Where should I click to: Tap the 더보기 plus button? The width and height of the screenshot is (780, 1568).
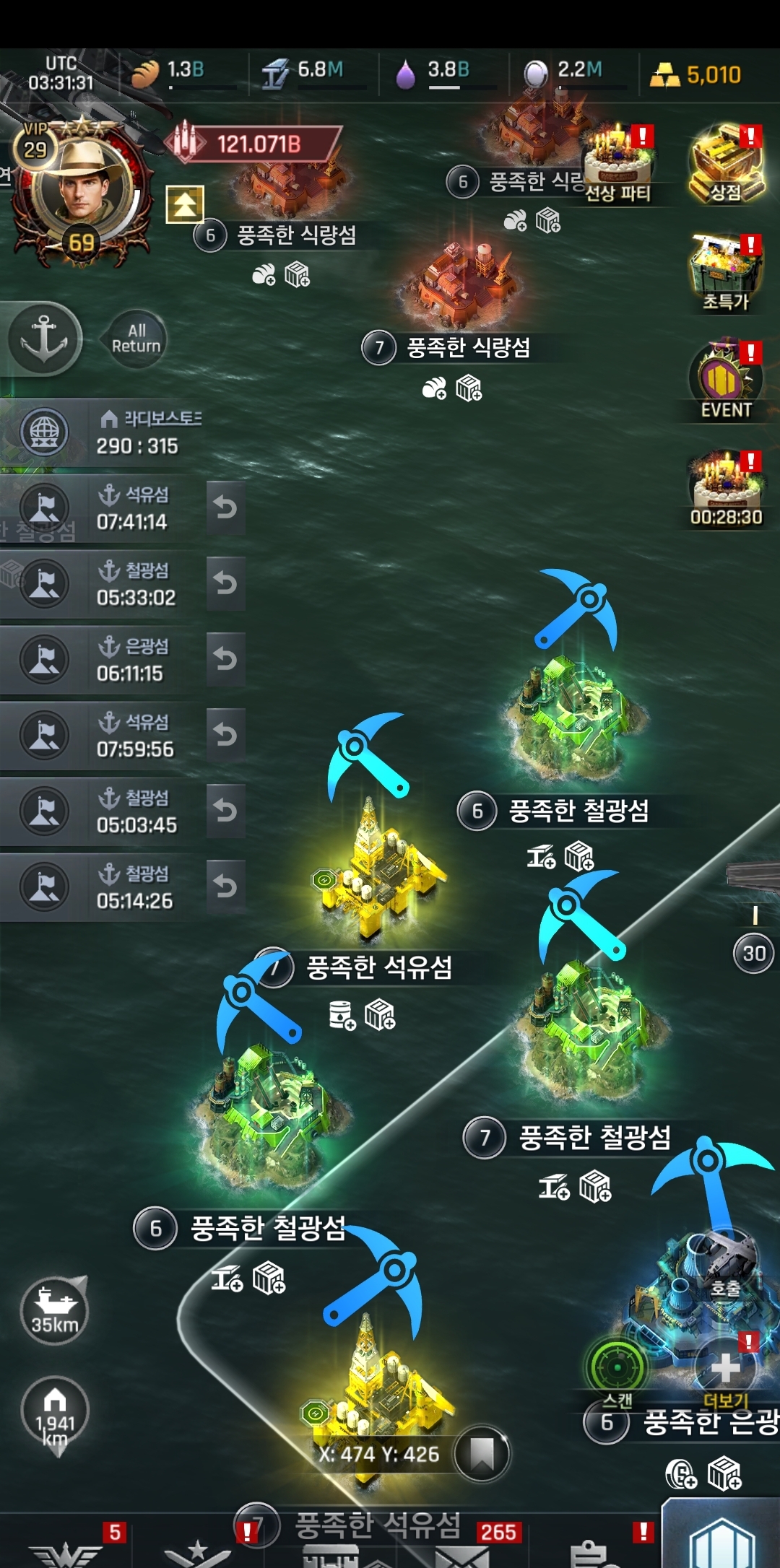coord(725,1367)
